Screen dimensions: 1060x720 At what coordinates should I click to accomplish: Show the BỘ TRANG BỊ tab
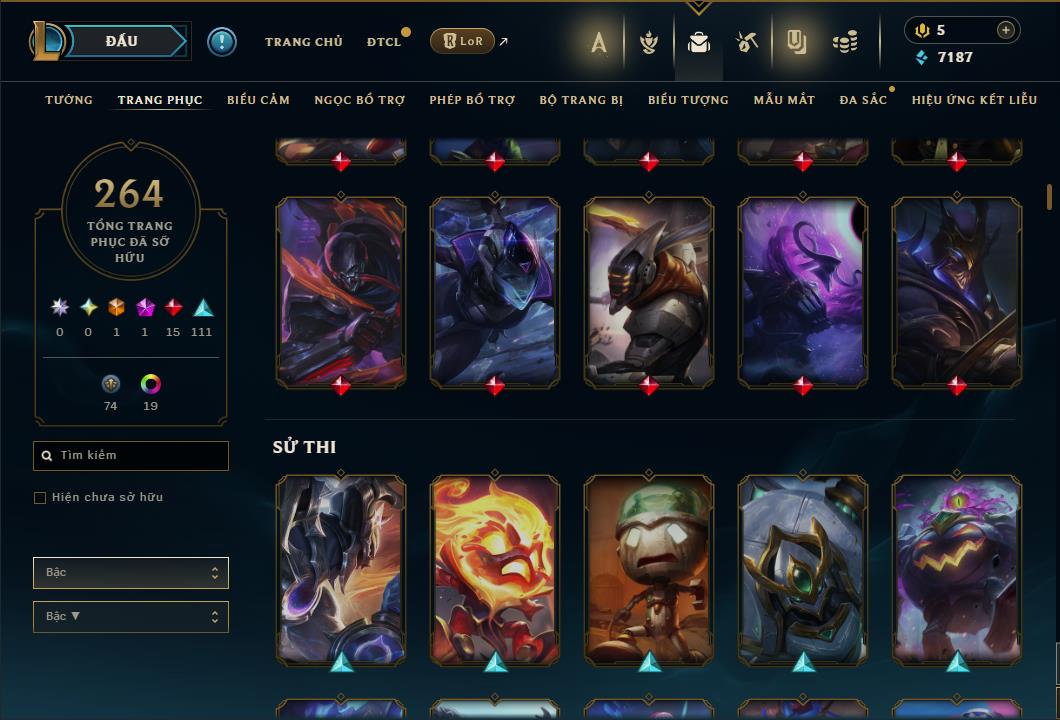[x=581, y=100]
